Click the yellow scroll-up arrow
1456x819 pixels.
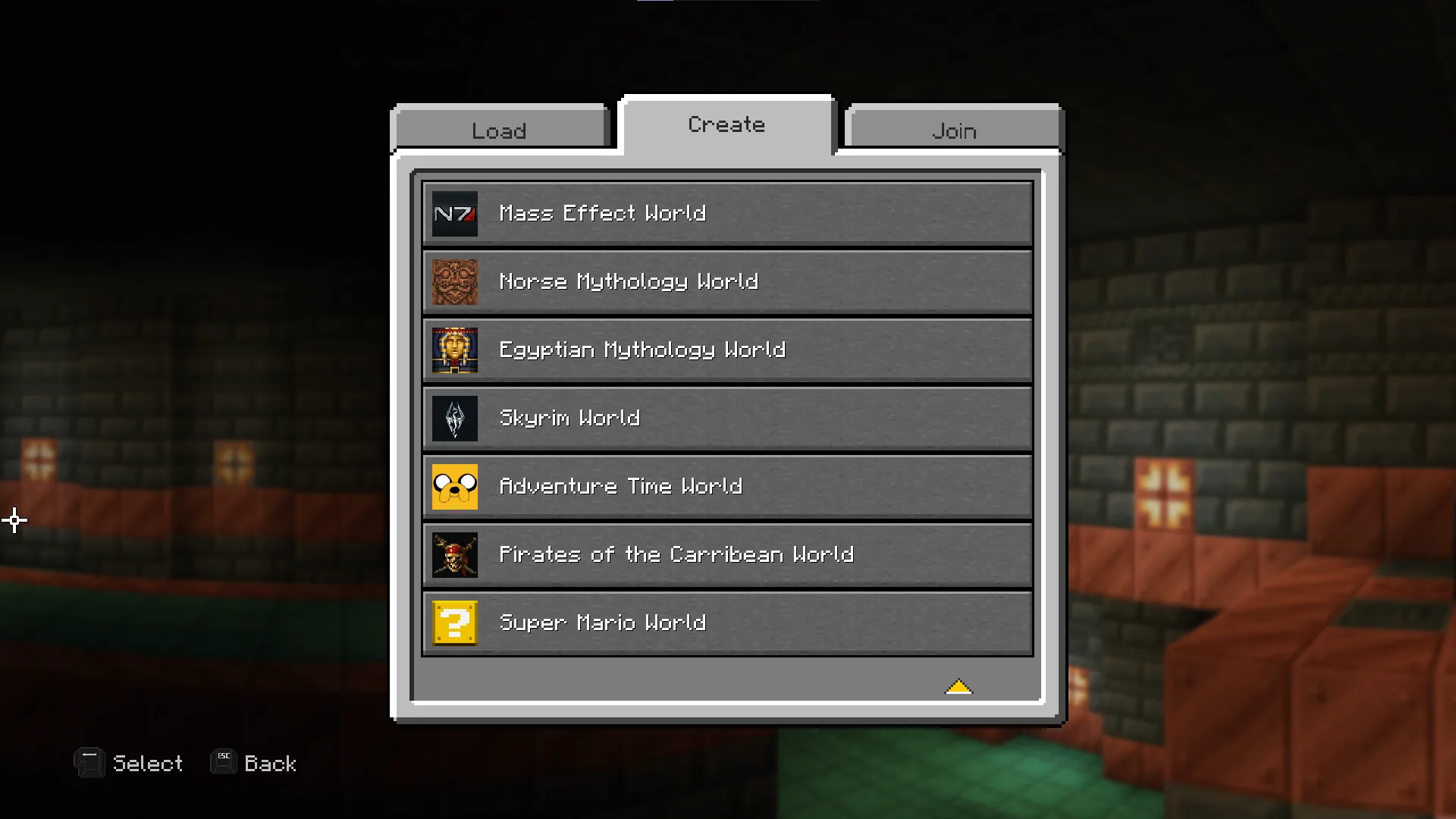(x=959, y=686)
